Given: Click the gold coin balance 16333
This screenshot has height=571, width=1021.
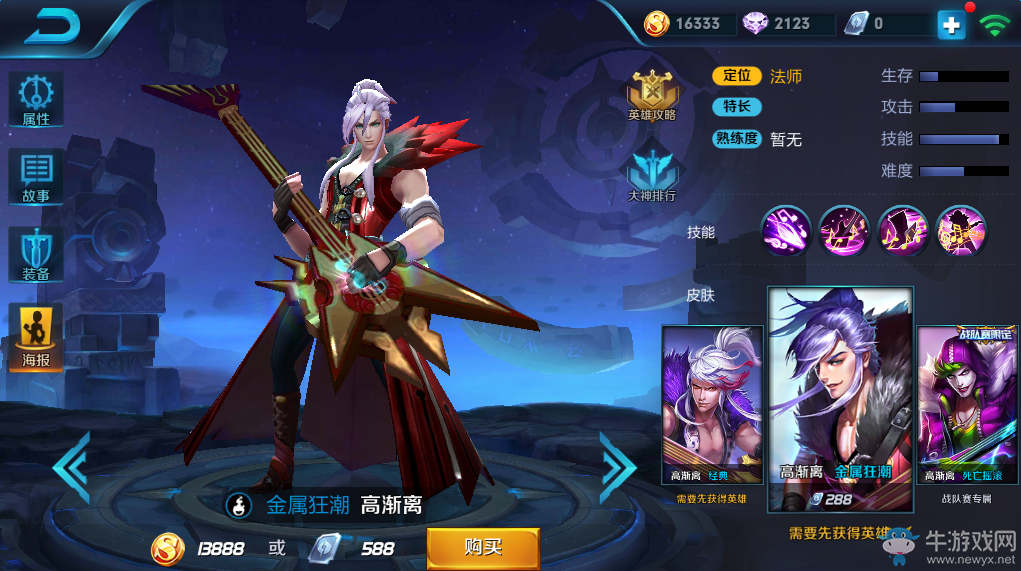Looking at the screenshot, I should tap(685, 24).
